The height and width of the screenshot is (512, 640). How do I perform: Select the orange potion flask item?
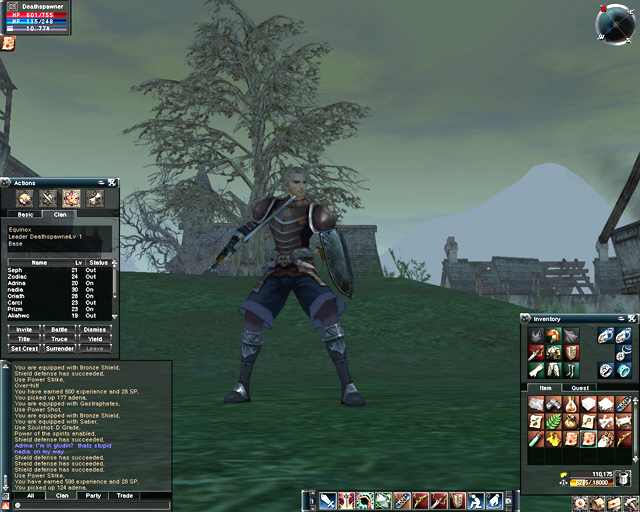[x=572, y=404]
